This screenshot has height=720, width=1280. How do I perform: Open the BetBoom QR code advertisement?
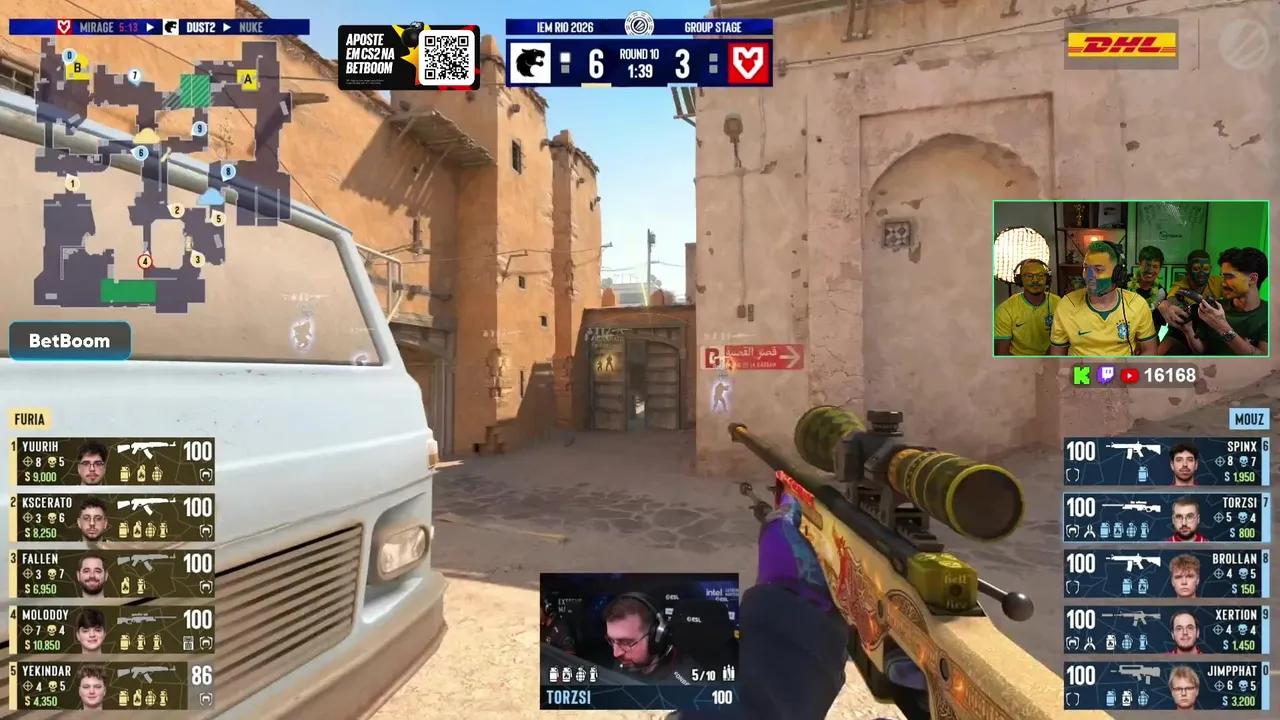click(x=449, y=57)
